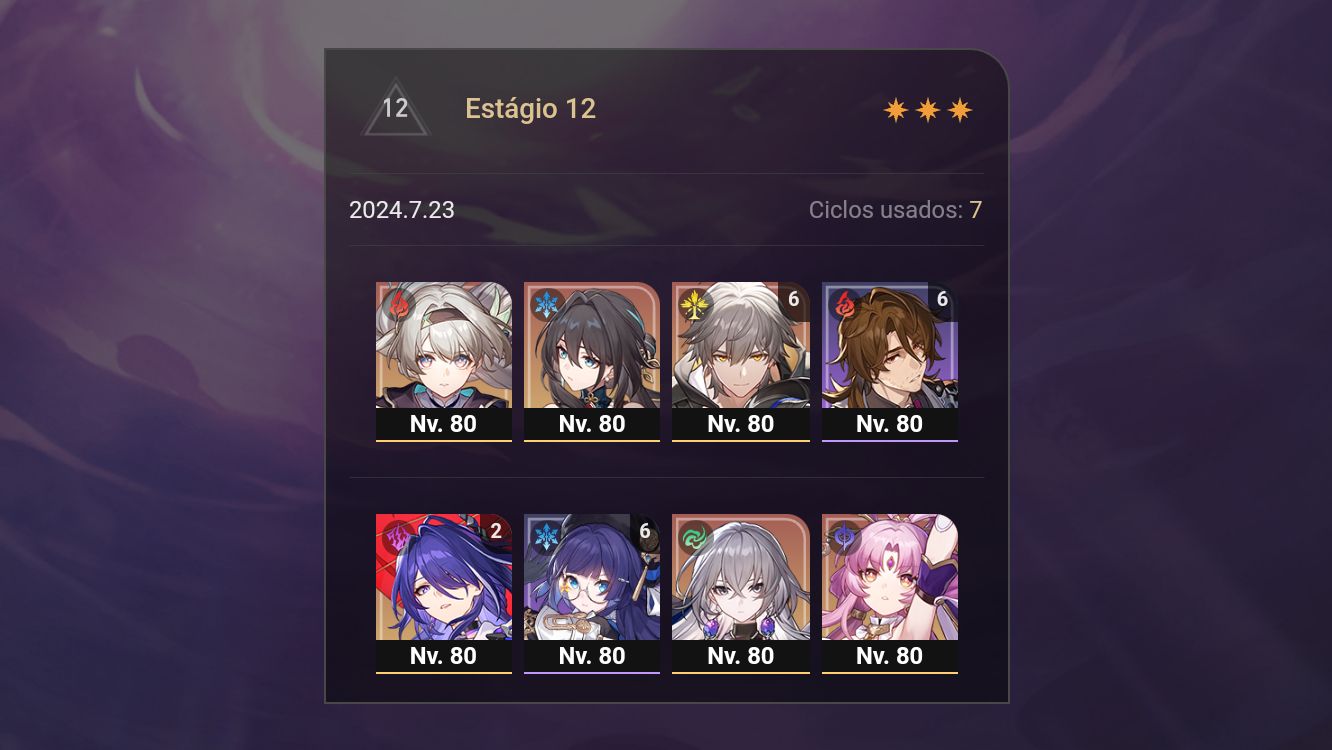Screen dimensions: 1332x750
Task: Click the third star of the rating
Action: [959, 108]
